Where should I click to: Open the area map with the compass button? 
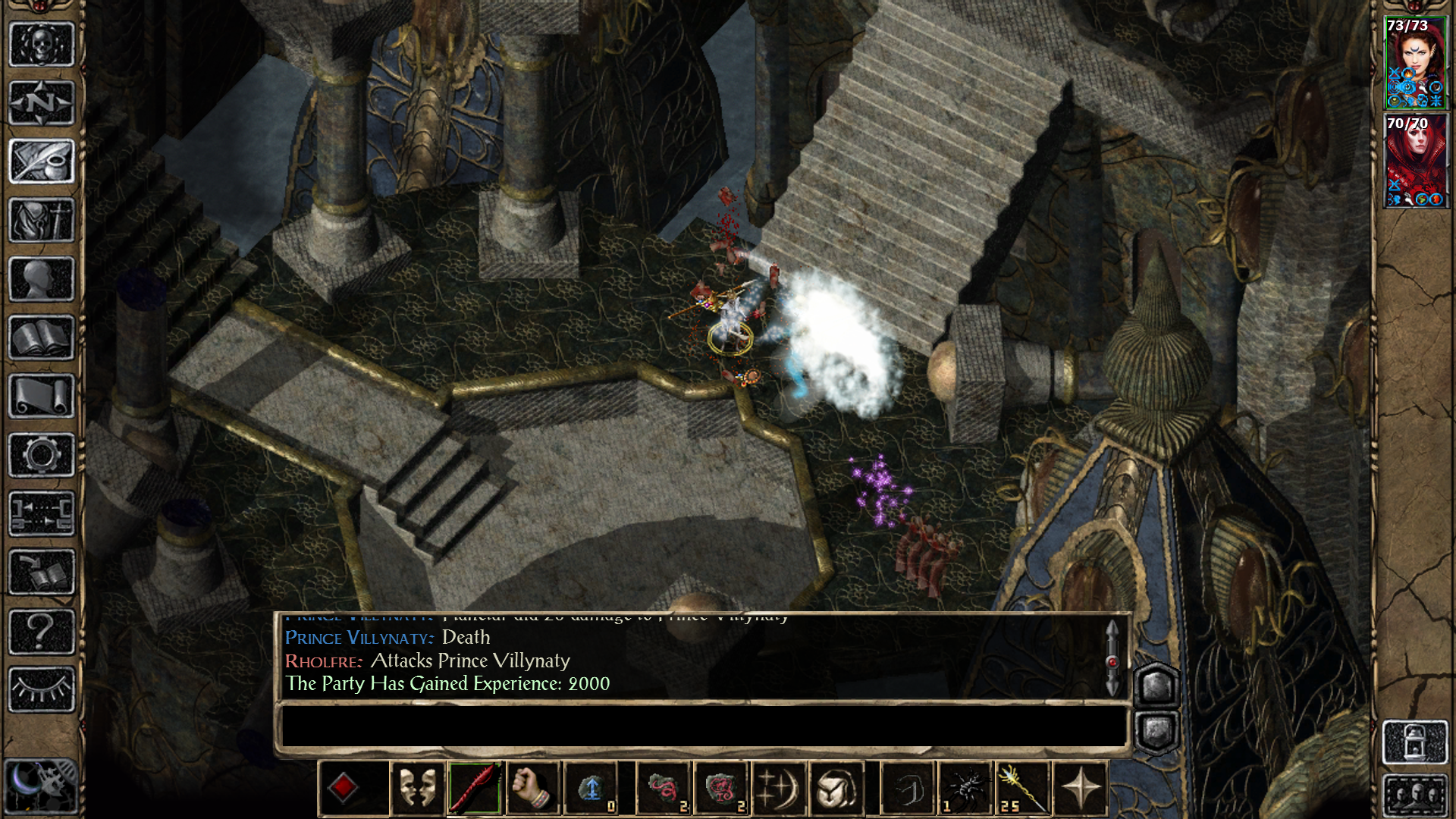click(x=42, y=102)
